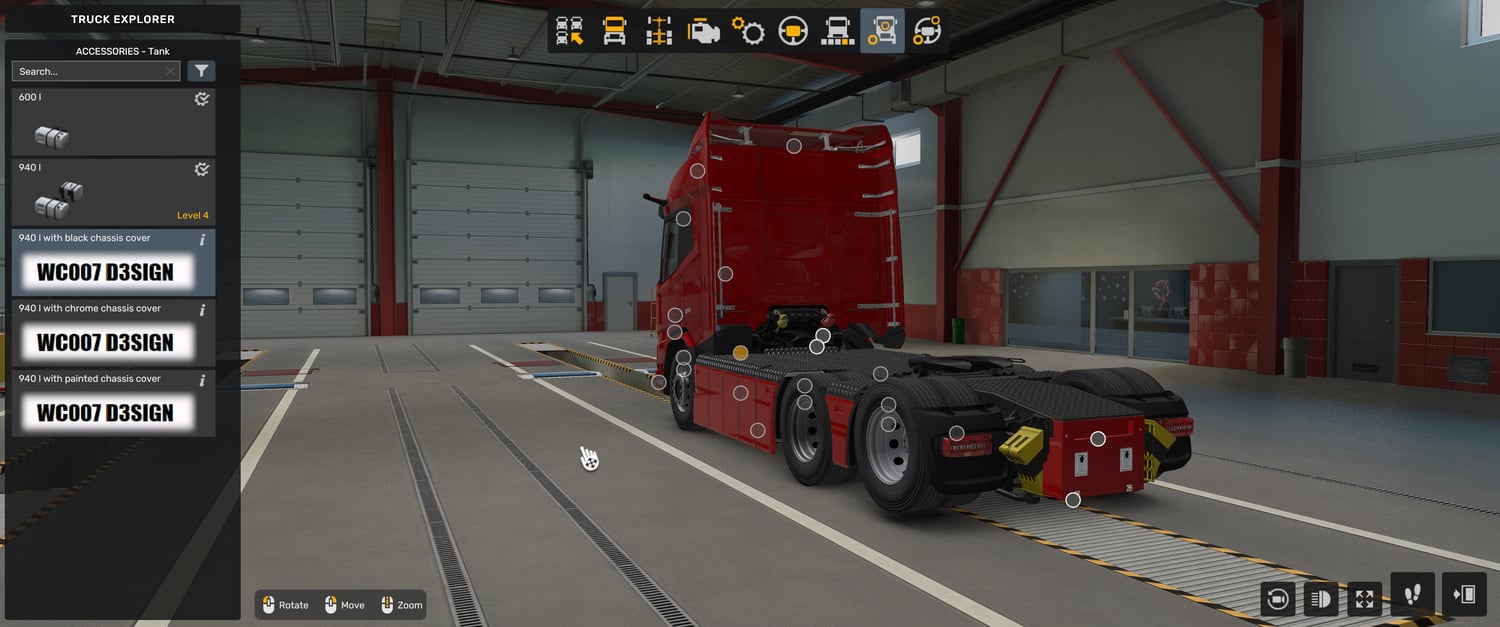The width and height of the screenshot is (1500, 627).
Task: Clear the search box with the X
Action: (x=171, y=71)
